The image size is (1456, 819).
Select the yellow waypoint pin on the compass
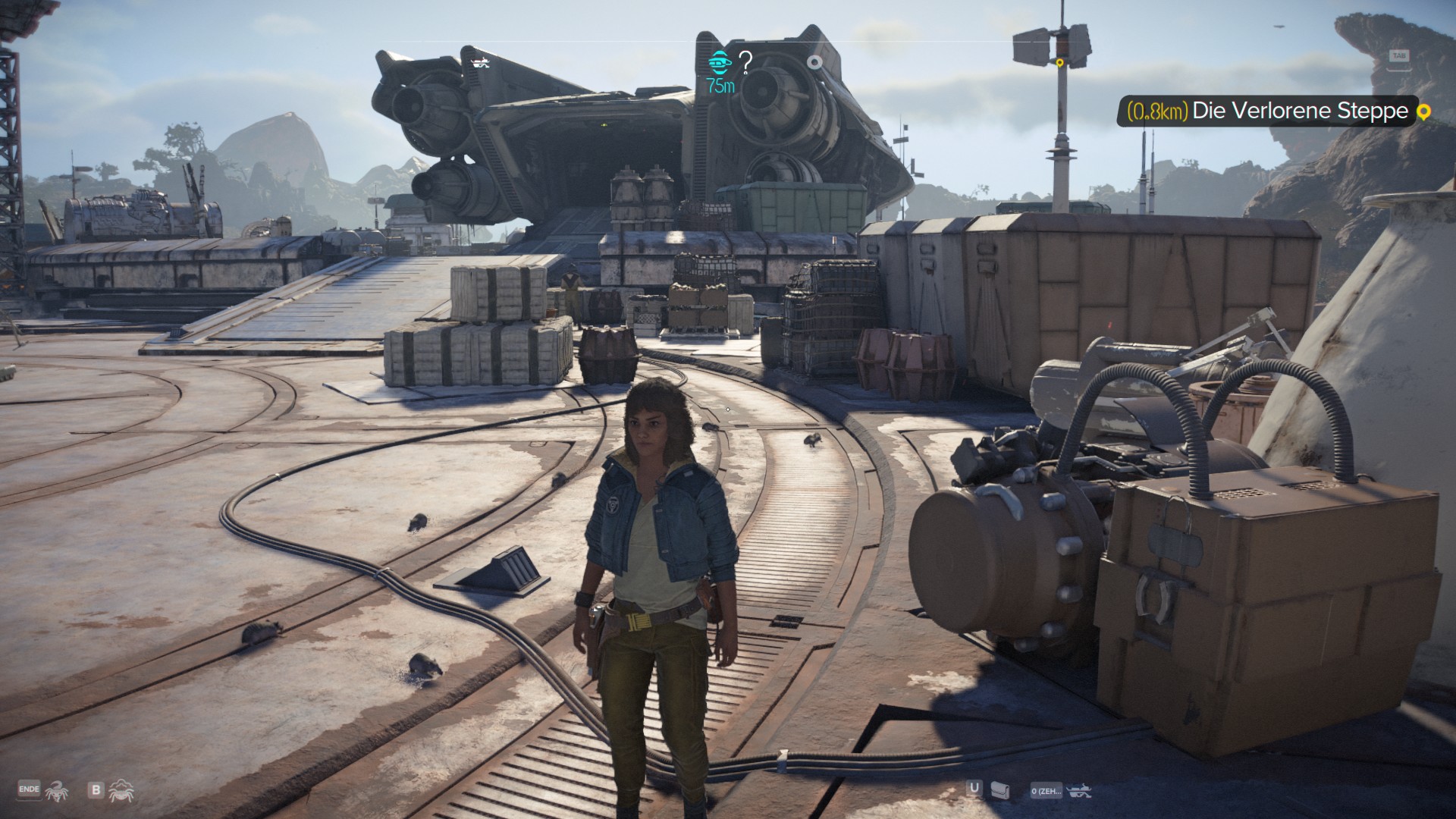pyautogui.click(x=1060, y=62)
